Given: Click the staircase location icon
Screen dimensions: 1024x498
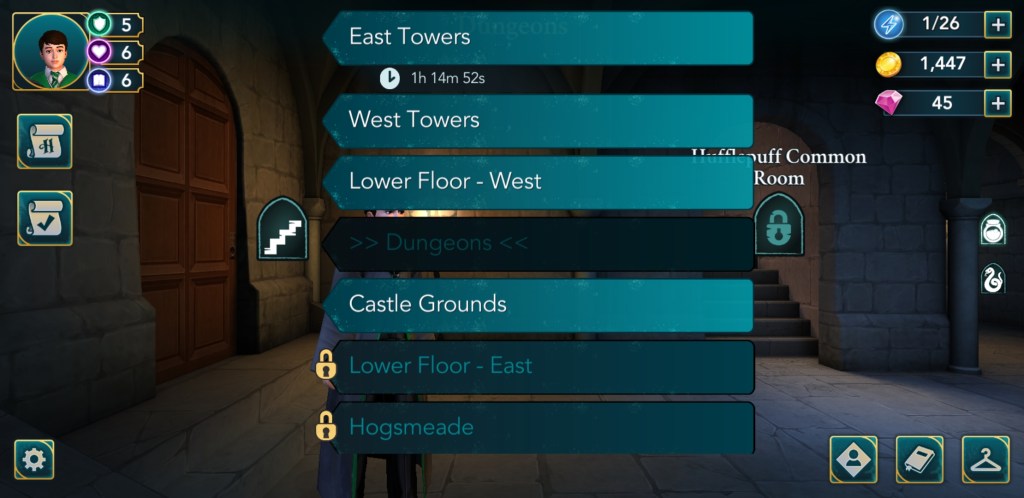Looking at the screenshot, I should click(x=282, y=230).
